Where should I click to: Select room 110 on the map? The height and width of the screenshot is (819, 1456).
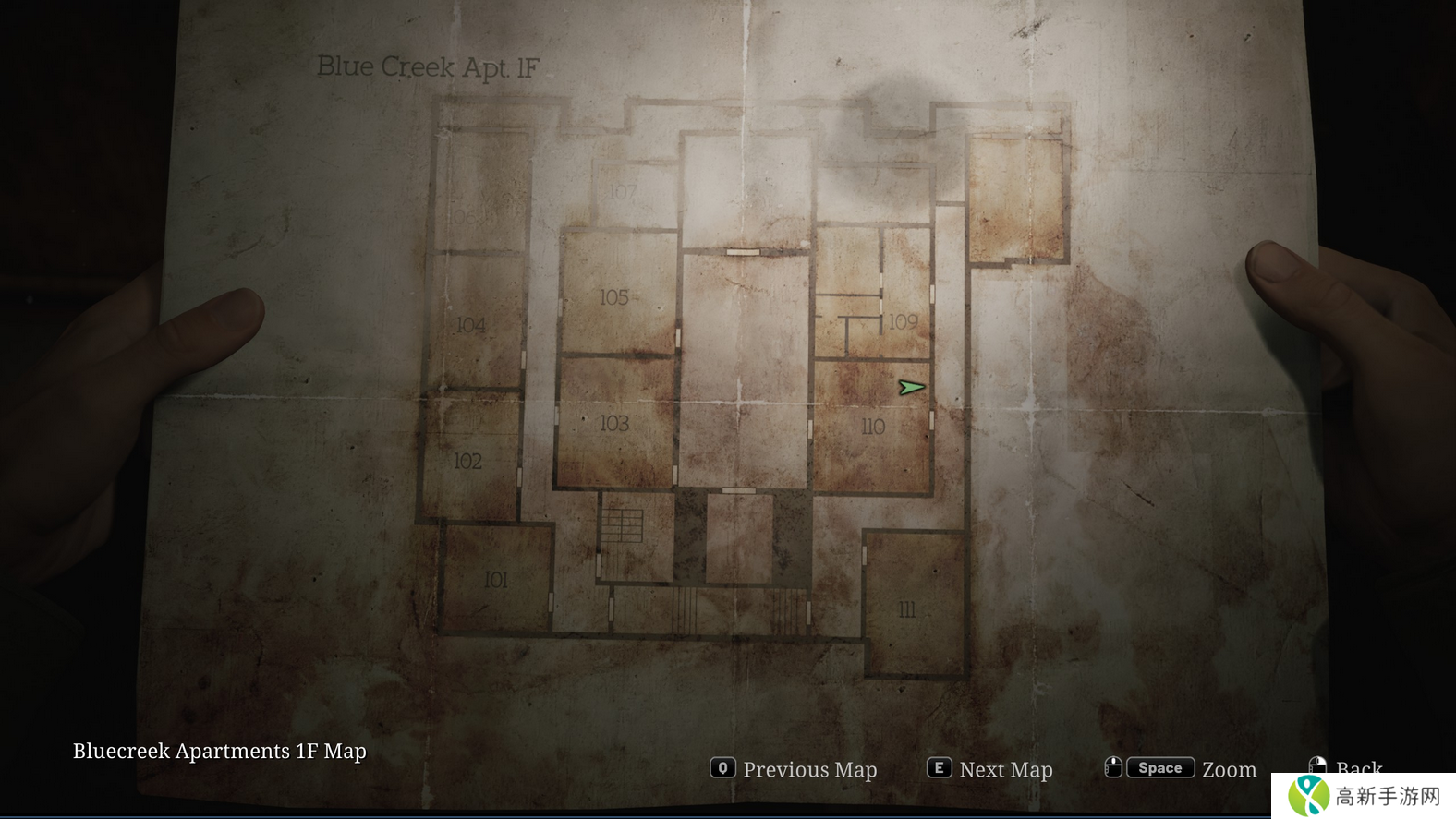(872, 427)
